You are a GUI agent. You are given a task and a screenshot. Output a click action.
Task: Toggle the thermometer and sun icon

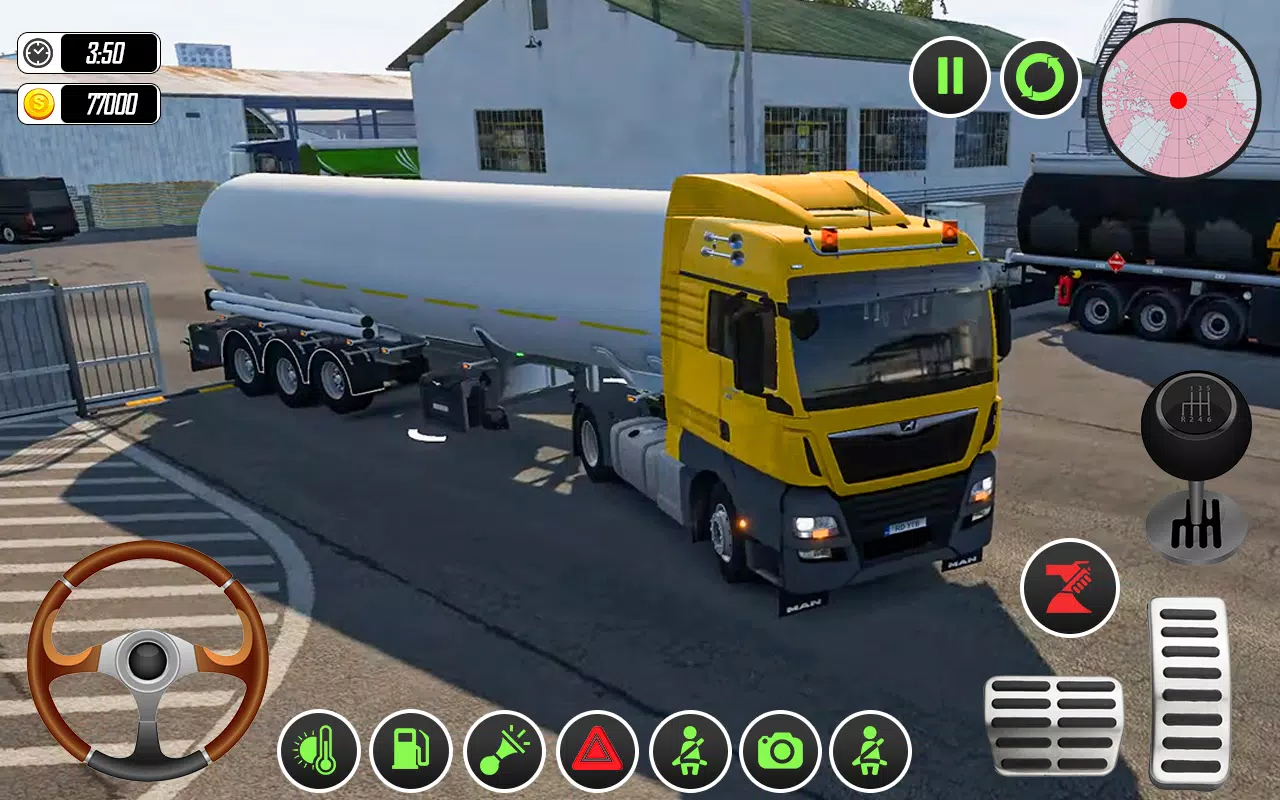[x=319, y=751]
